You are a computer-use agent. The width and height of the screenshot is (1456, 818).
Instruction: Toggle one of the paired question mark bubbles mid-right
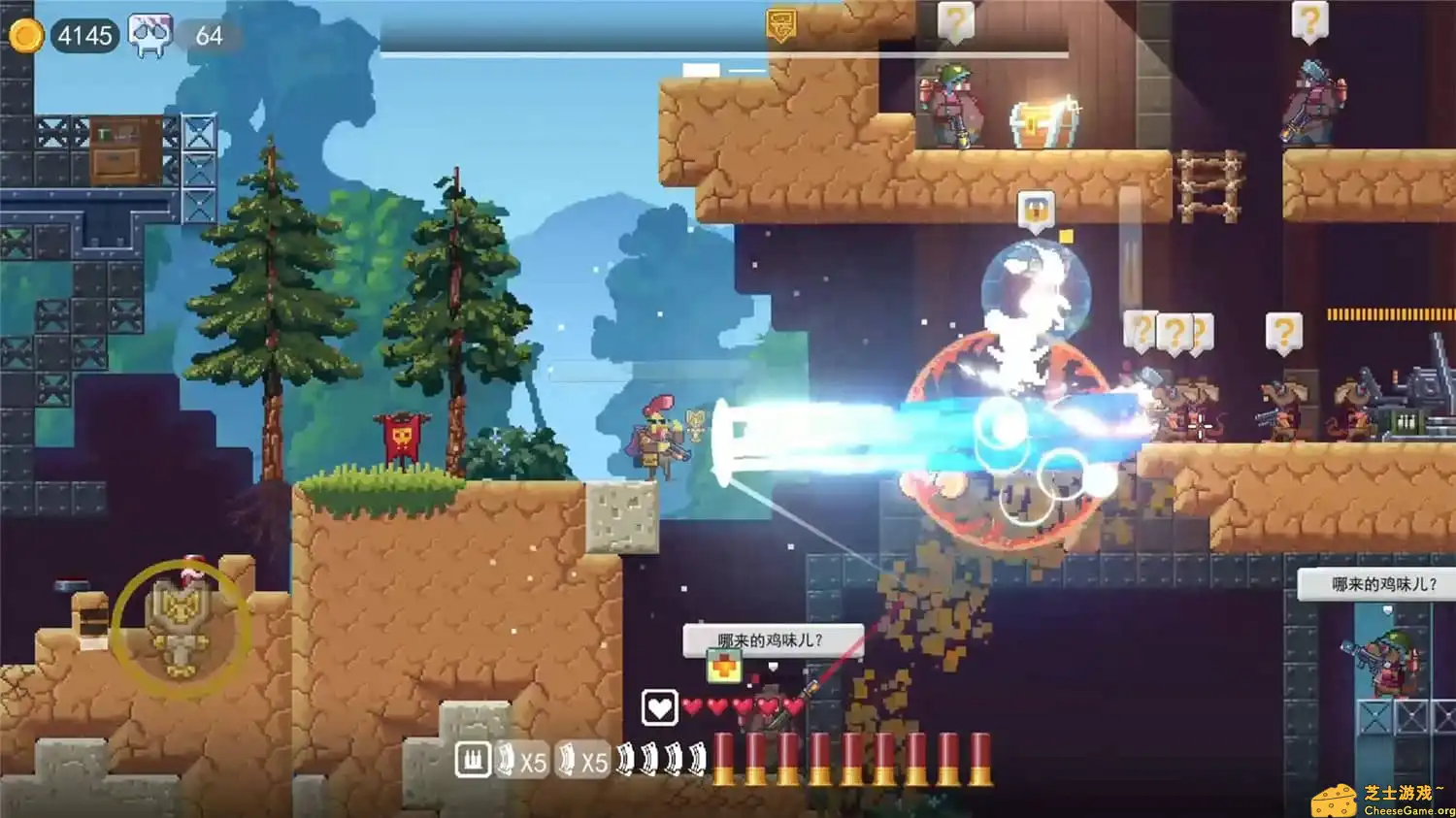point(1176,330)
